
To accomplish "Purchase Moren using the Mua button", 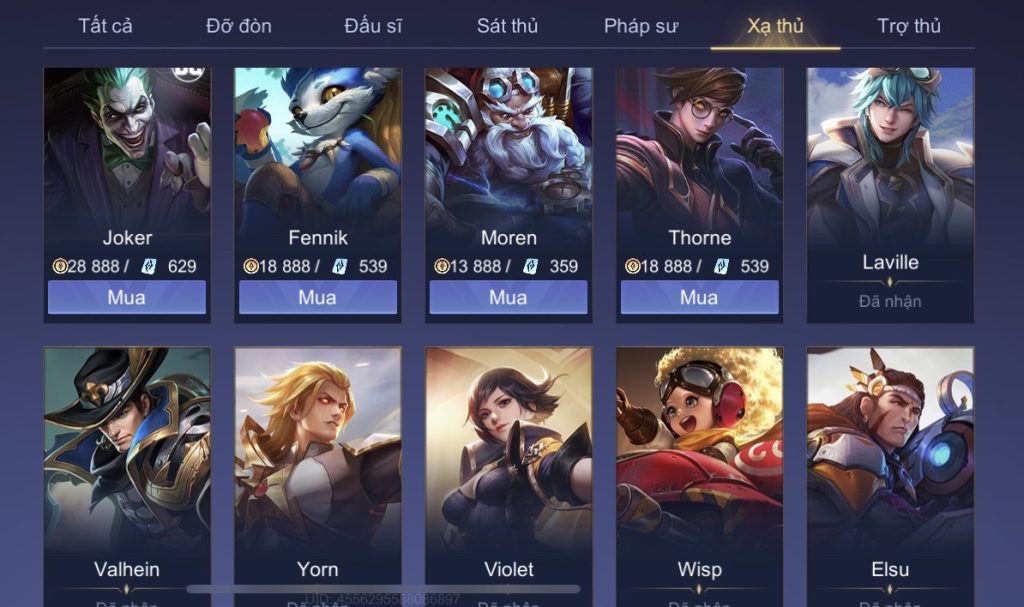I will (508, 297).
